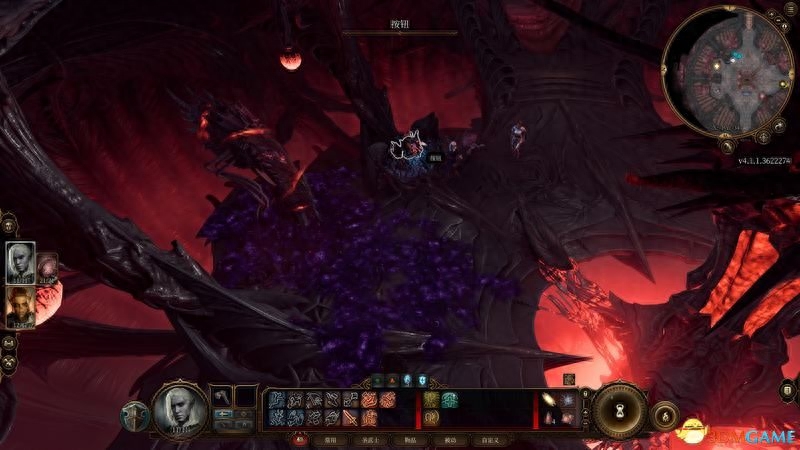800x450 pixels.
Task: Use the teal spell icon in hotbar
Action: (x=449, y=399)
